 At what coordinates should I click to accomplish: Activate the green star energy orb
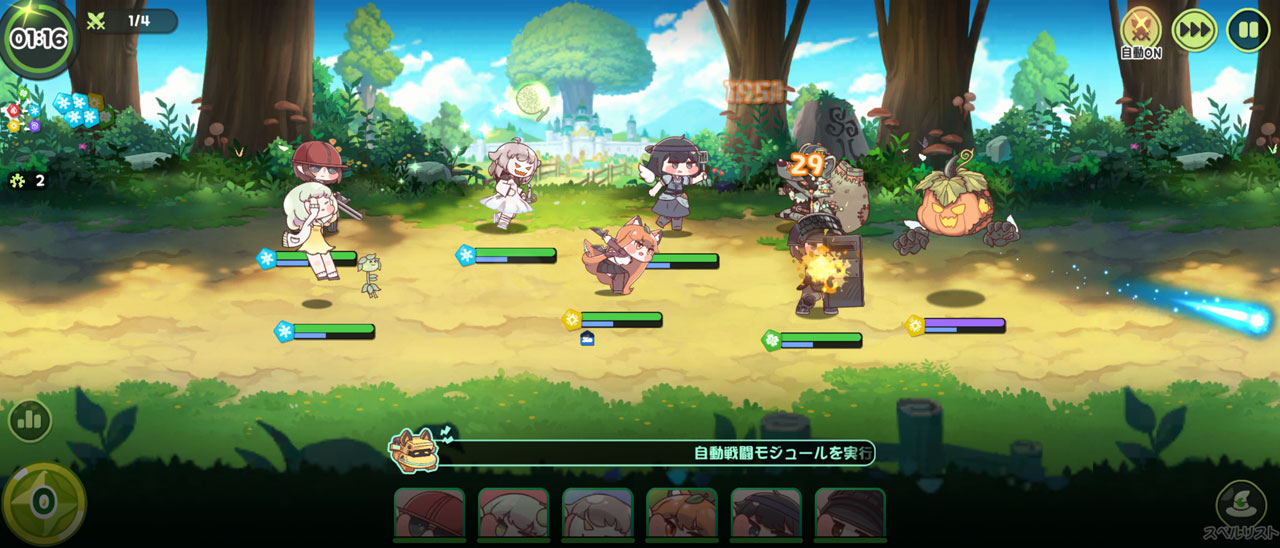pos(43,503)
